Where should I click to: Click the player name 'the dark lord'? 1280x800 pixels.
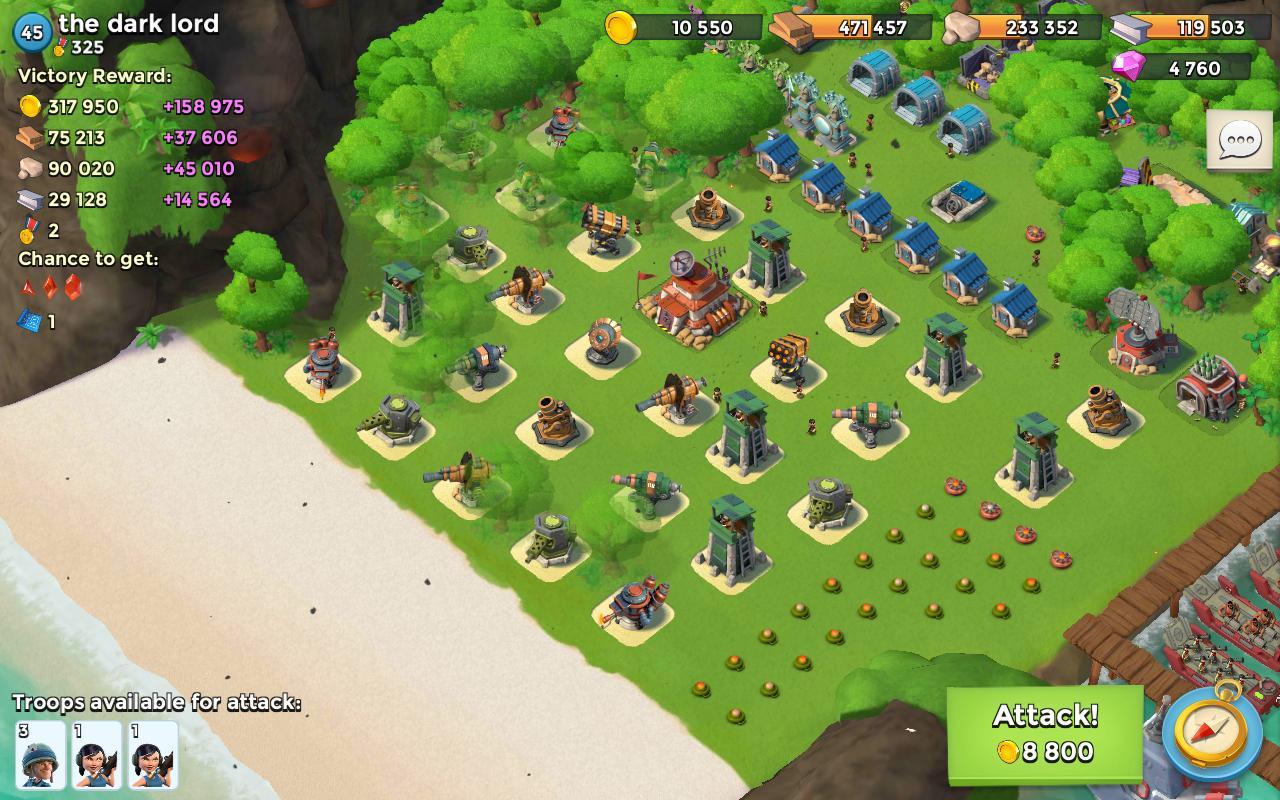[x=139, y=24]
